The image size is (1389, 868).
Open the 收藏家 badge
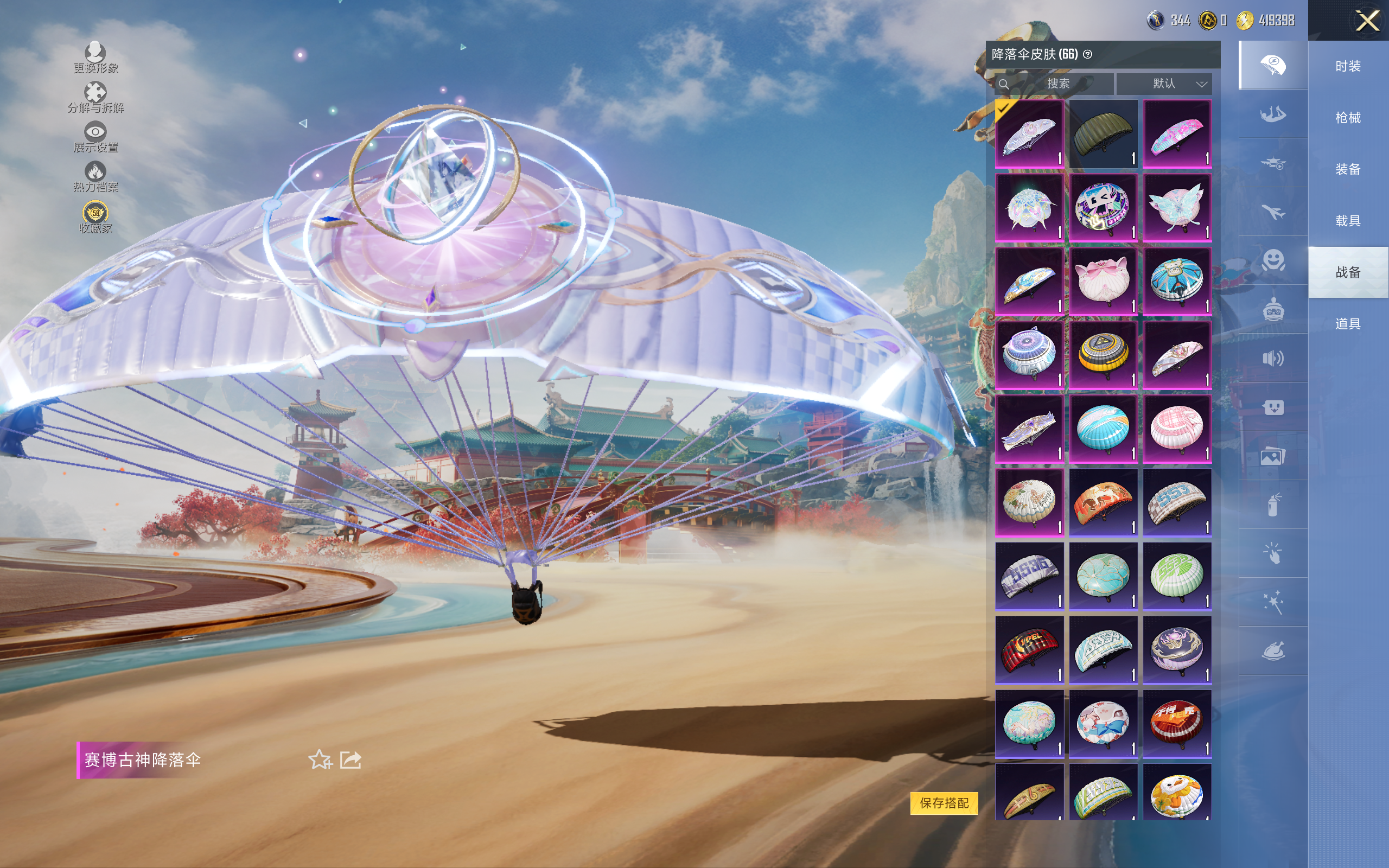95,217
